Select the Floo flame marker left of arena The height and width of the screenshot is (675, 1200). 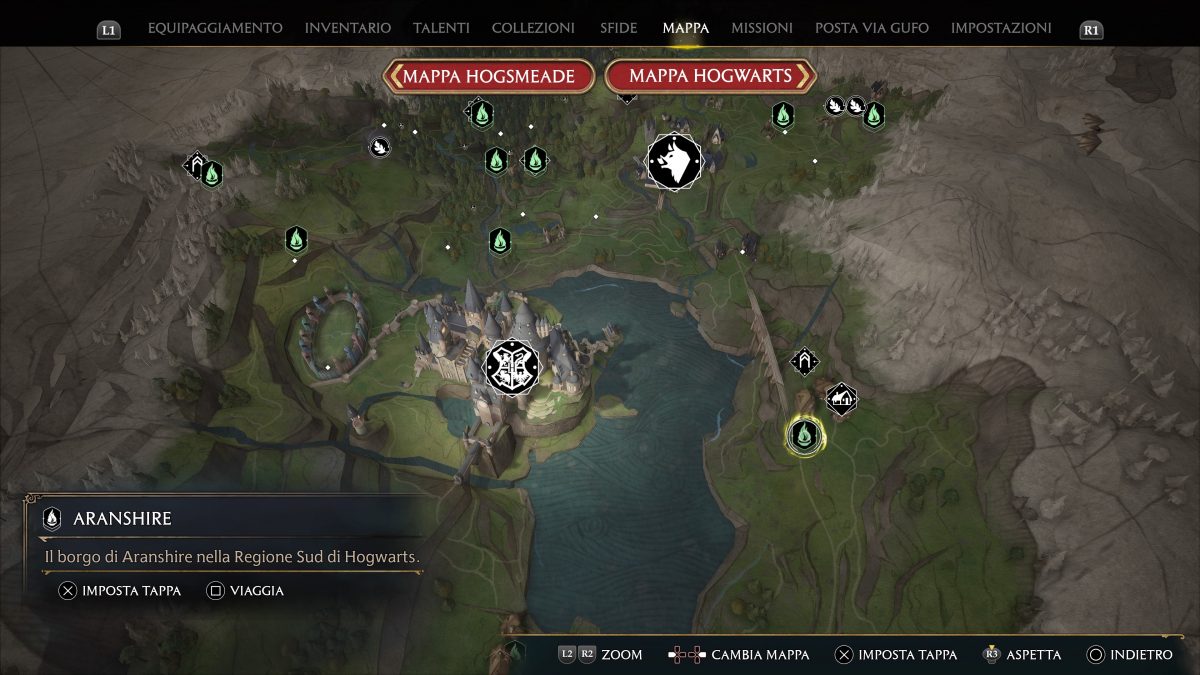(x=295, y=239)
